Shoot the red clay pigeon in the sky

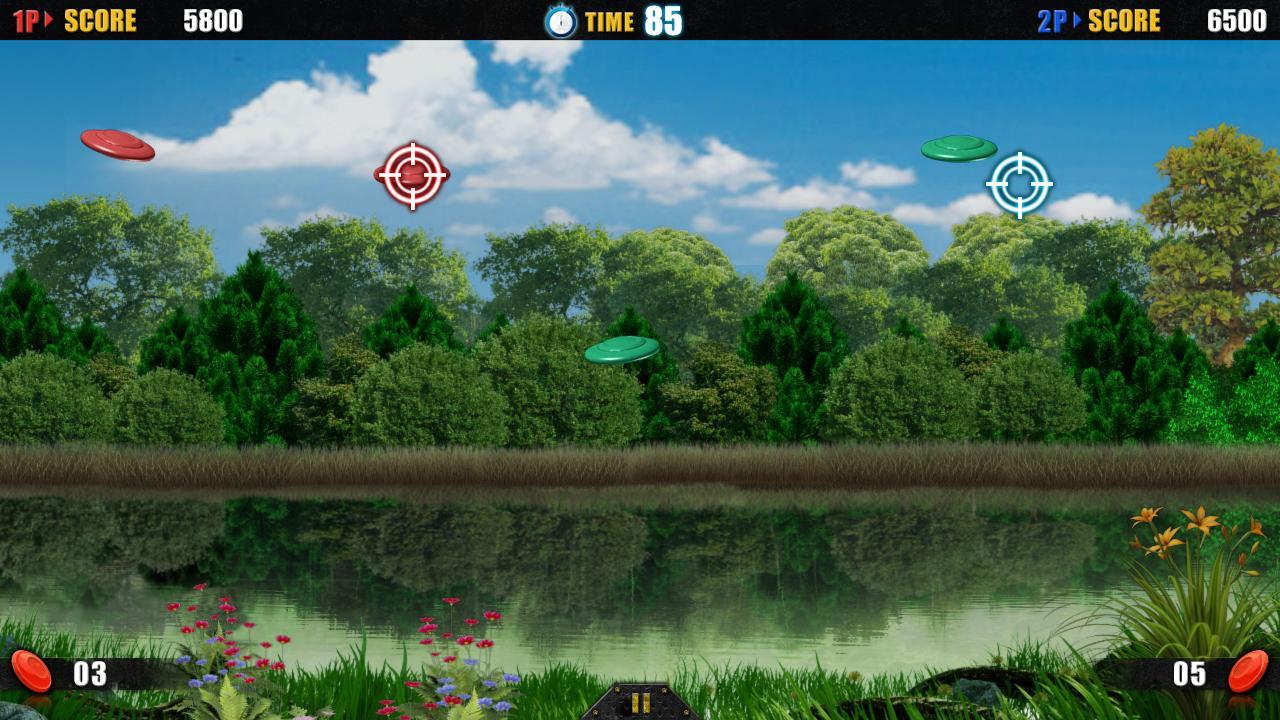(x=115, y=146)
